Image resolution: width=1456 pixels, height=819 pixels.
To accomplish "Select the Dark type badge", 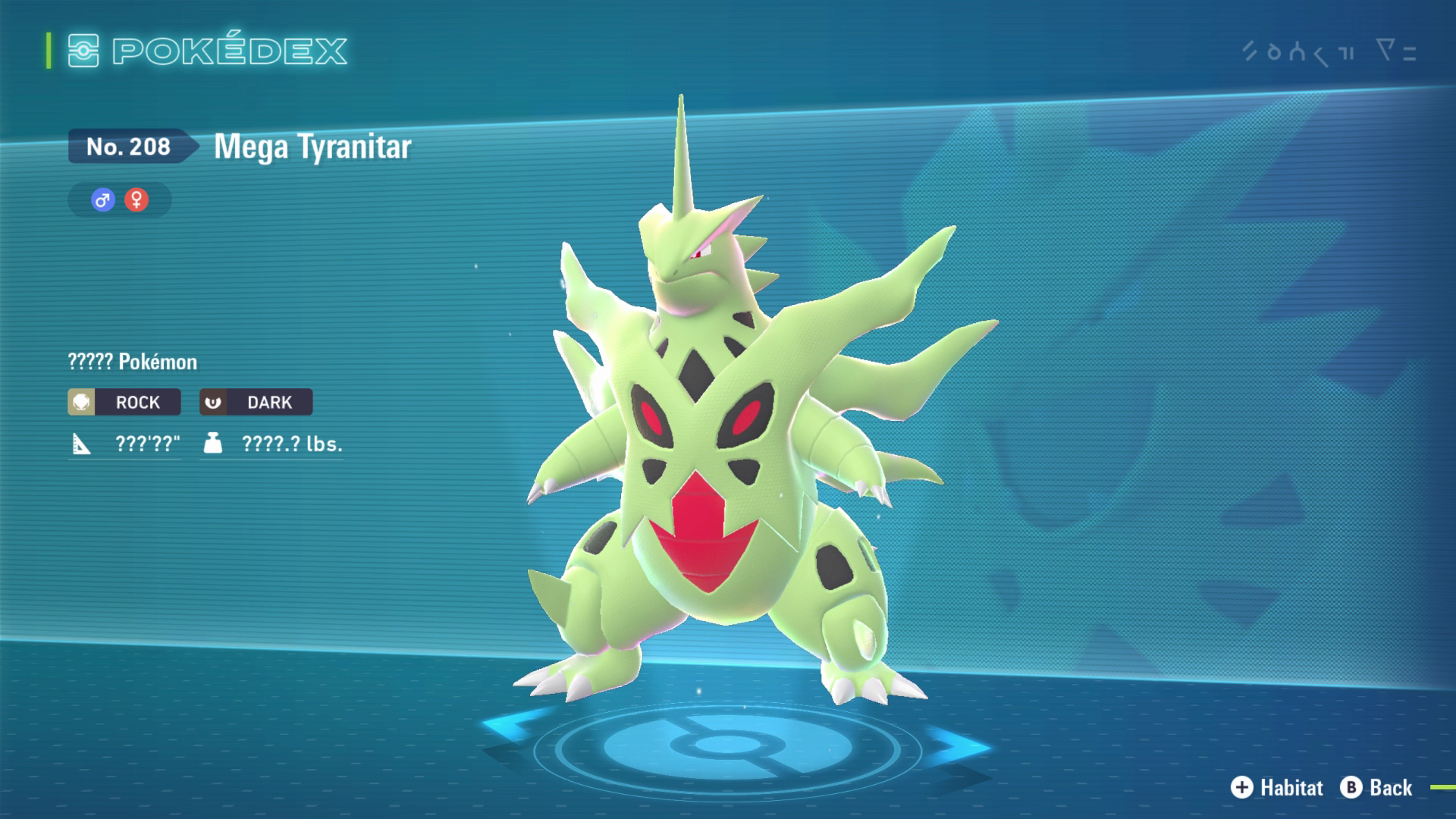I will (x=256, y=402).
